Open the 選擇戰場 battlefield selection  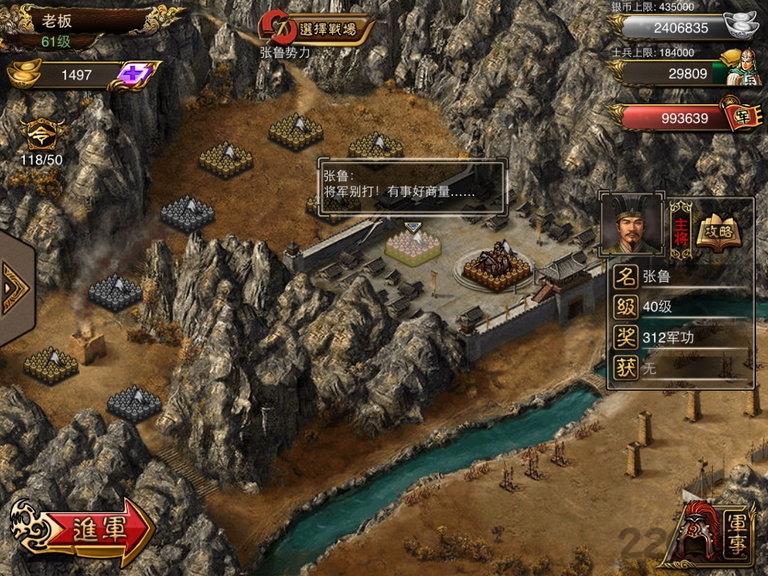(x=316, y=29)
